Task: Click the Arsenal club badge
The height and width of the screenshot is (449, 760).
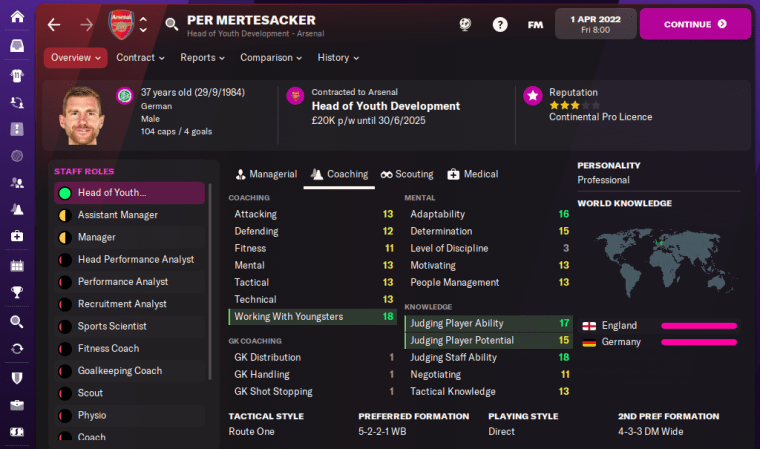Action: (120, 24)
